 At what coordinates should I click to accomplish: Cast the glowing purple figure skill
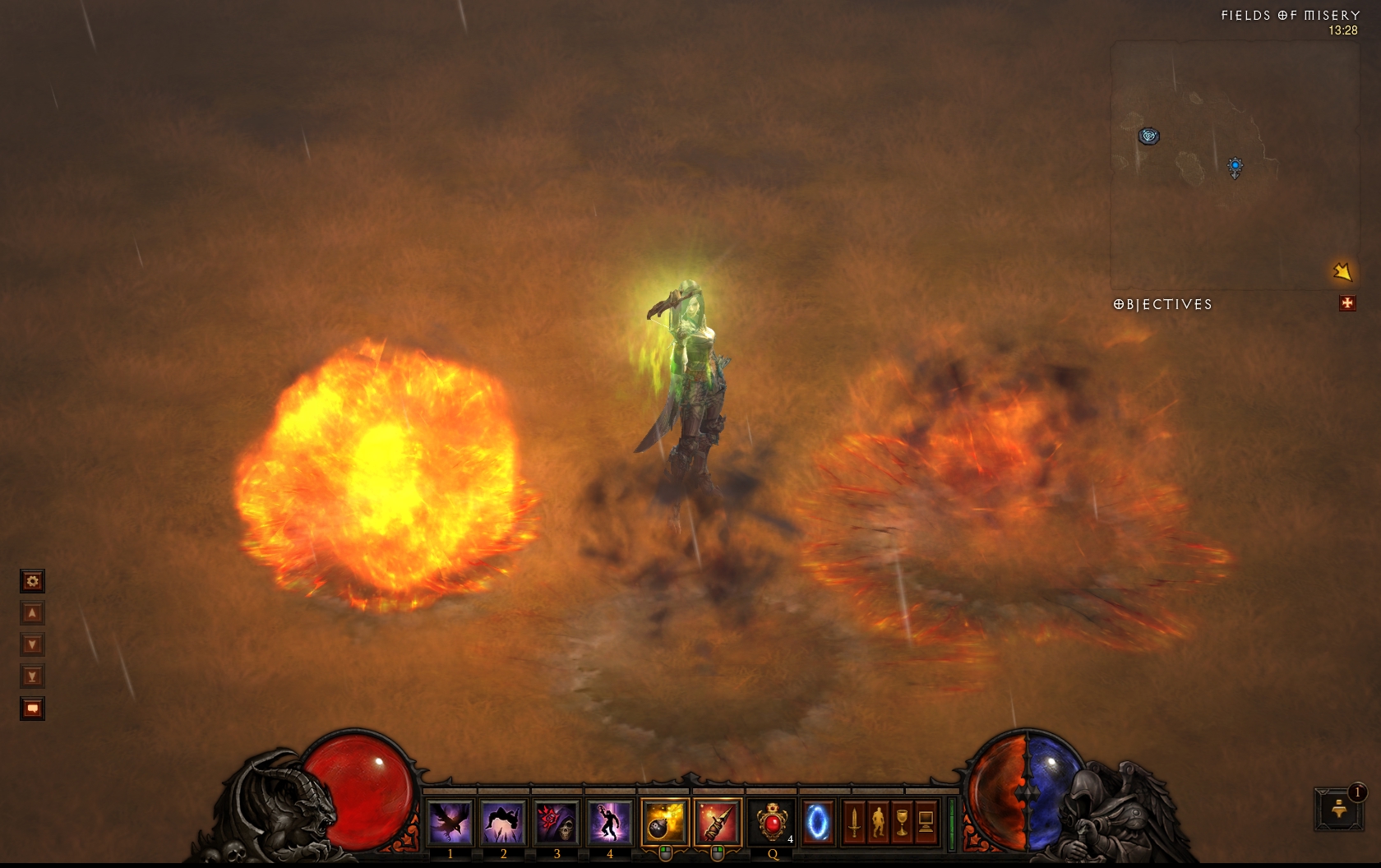coord(609,821)
